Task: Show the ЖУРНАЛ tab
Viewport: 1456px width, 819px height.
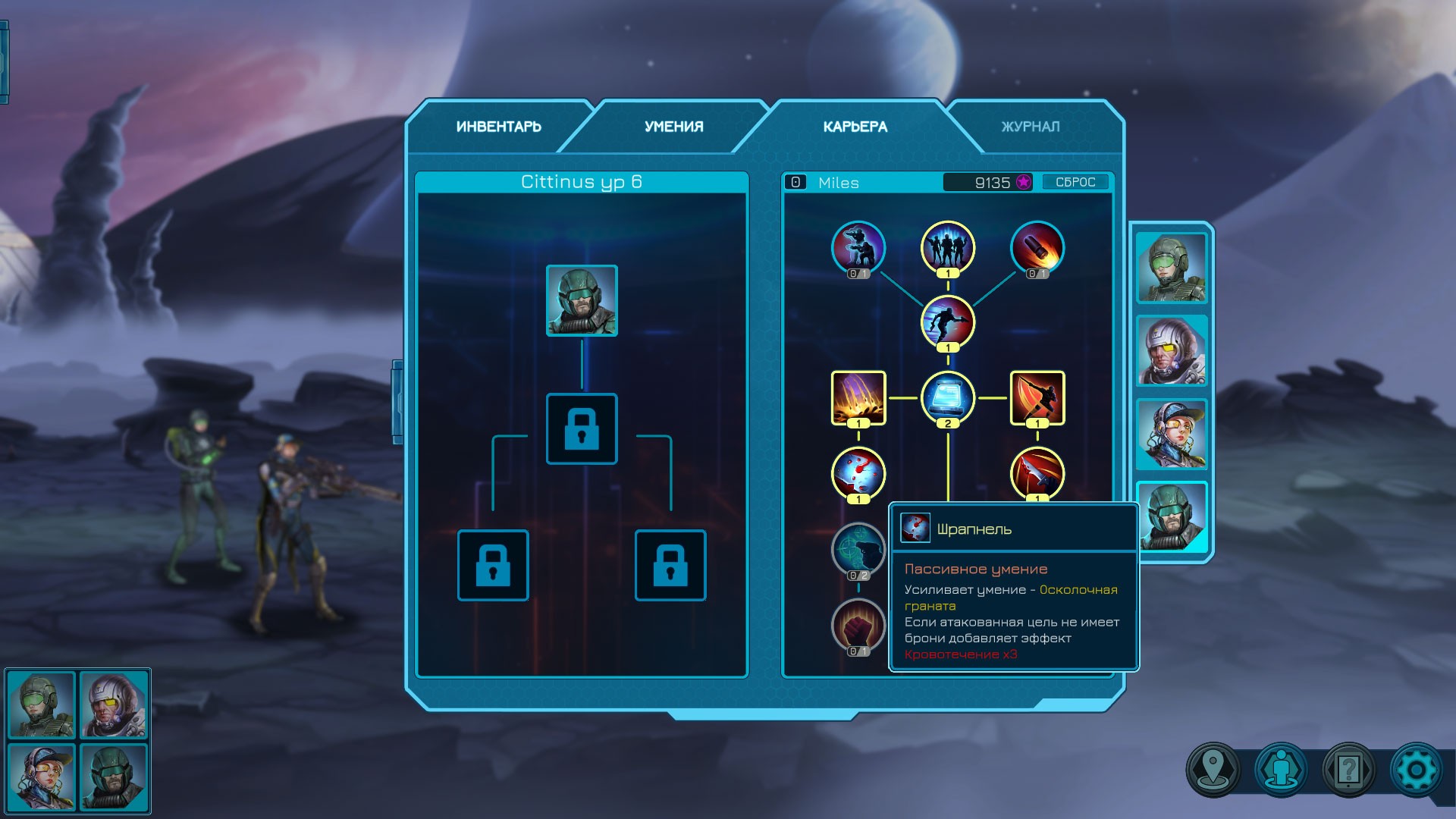Action: tap(1030, 127)
